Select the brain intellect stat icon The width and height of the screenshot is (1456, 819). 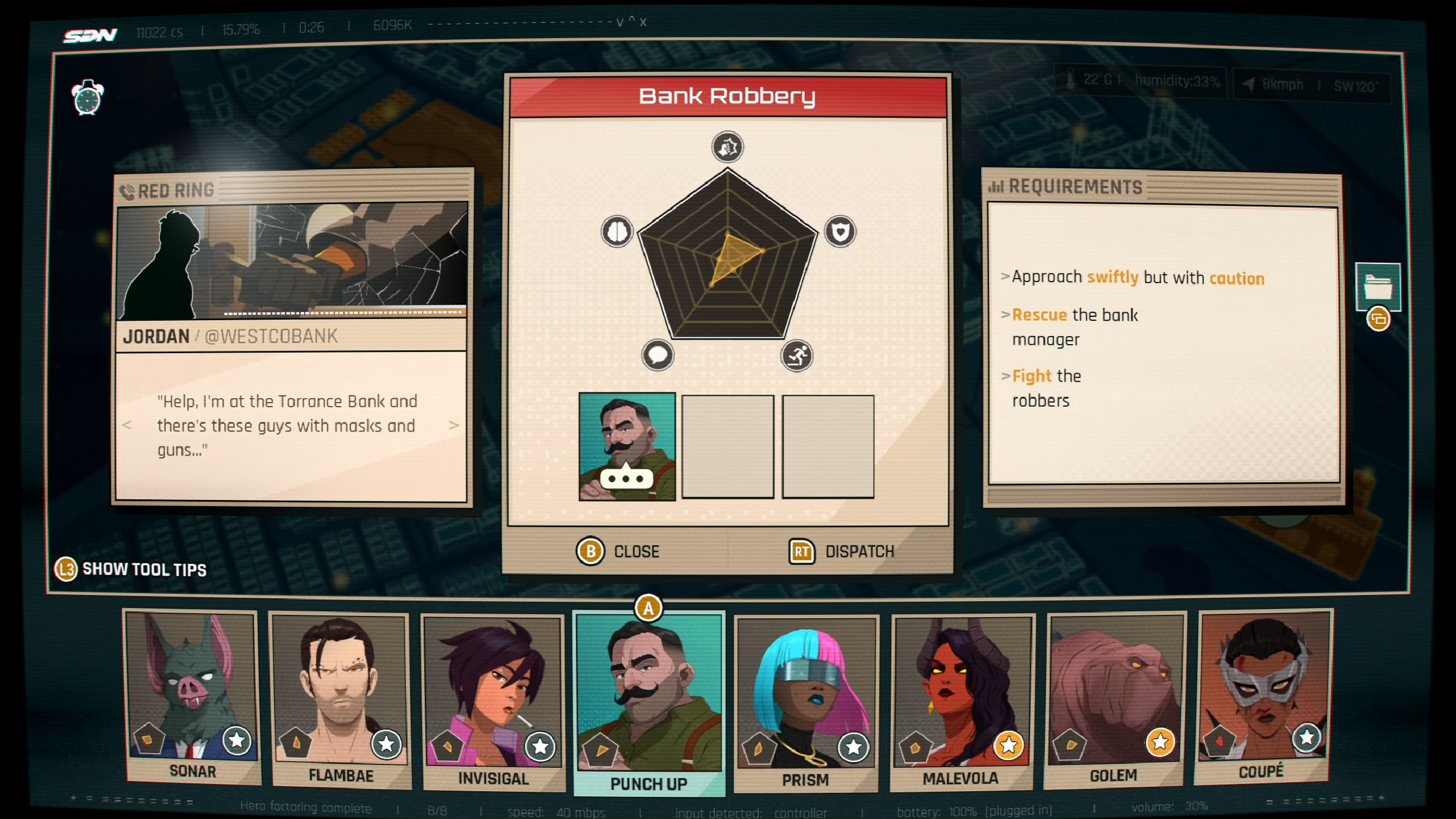point(617,231)
